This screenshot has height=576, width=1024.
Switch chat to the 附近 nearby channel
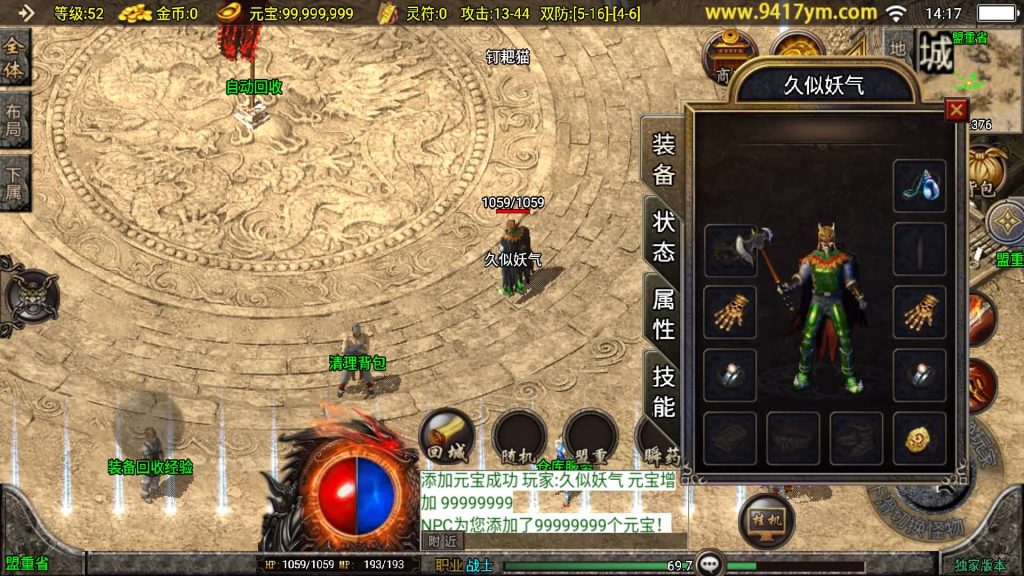[444, 540]
